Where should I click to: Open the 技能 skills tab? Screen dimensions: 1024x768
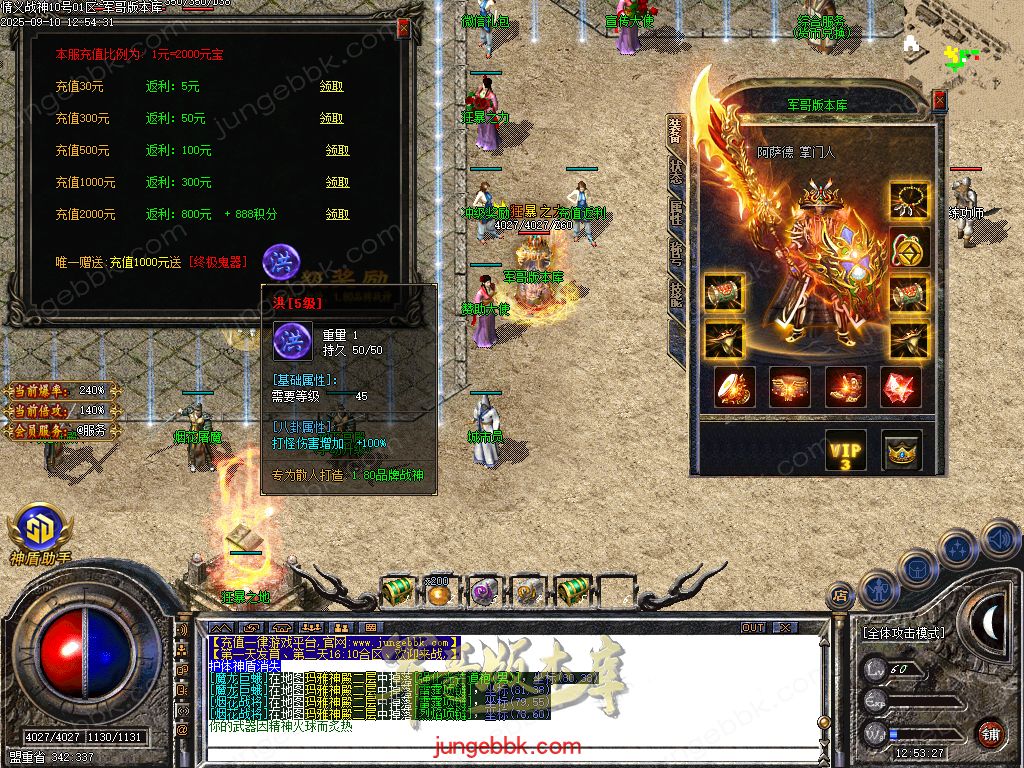coord(677,294)
